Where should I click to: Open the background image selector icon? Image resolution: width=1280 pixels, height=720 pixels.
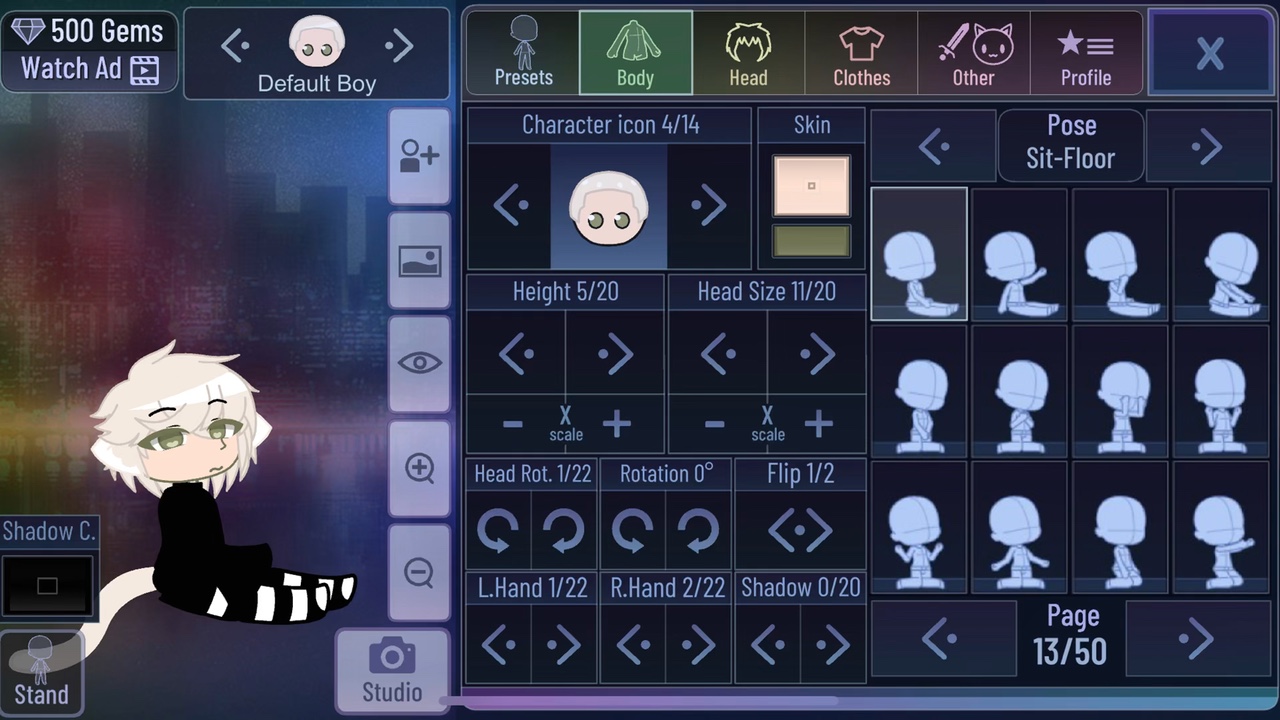pyautogui.click(x=419, y=260)
